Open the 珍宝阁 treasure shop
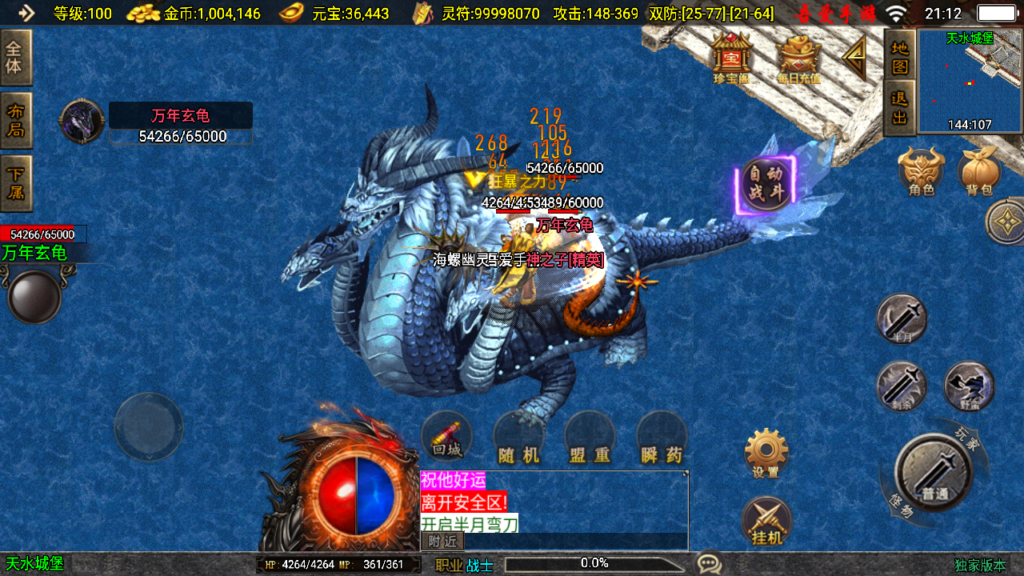 coord(732,56)
